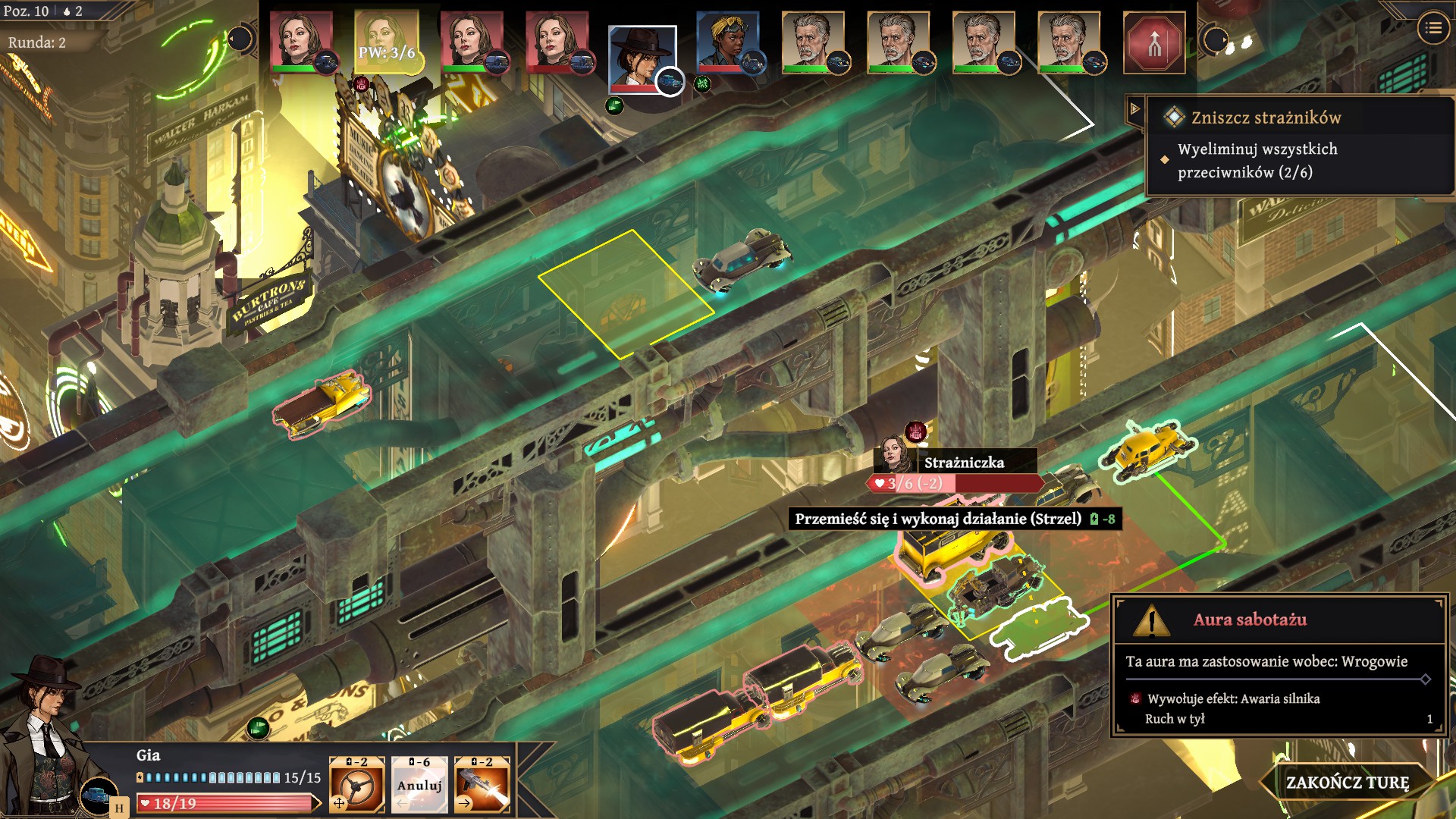Click Gia's blue car icon by portrait
This screenshot has width=1456, height=819.
(97, 795)
